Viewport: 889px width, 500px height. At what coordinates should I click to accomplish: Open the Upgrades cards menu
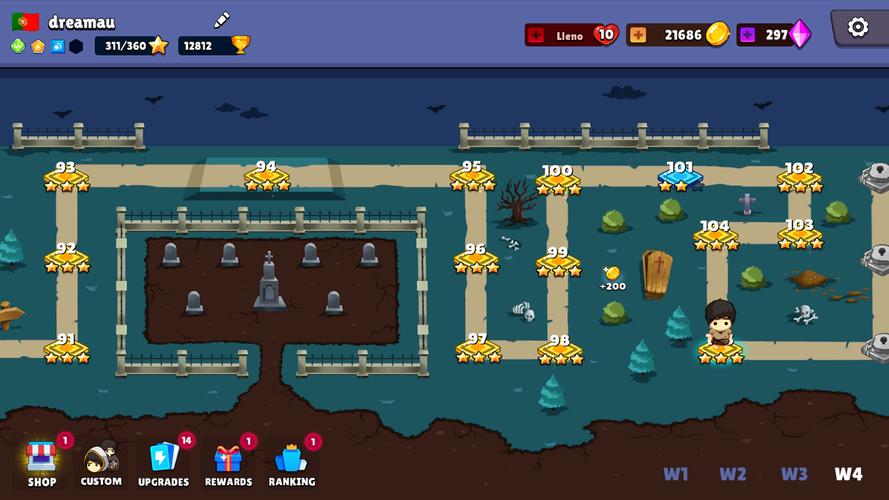[163, 461]
